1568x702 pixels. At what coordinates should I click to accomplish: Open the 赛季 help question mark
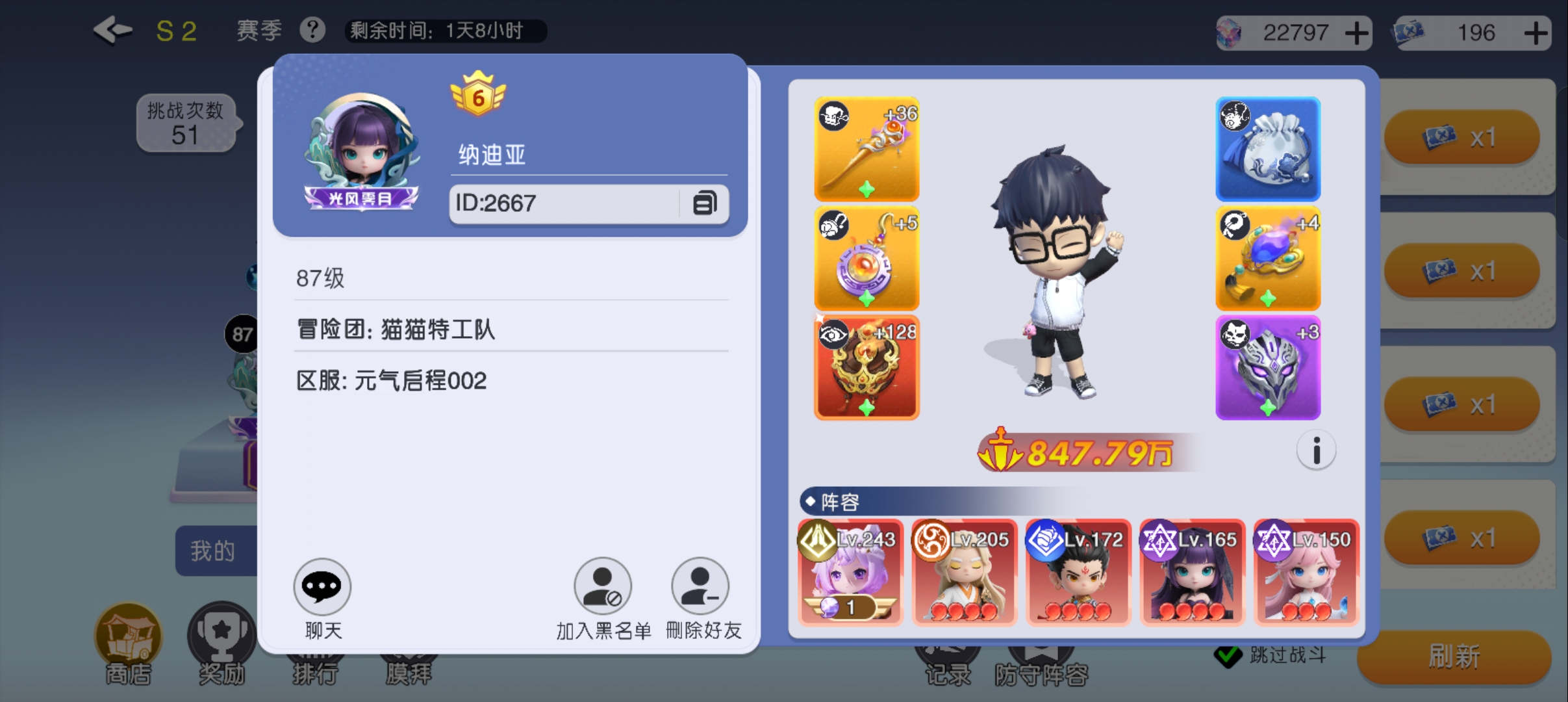[312, 29]
